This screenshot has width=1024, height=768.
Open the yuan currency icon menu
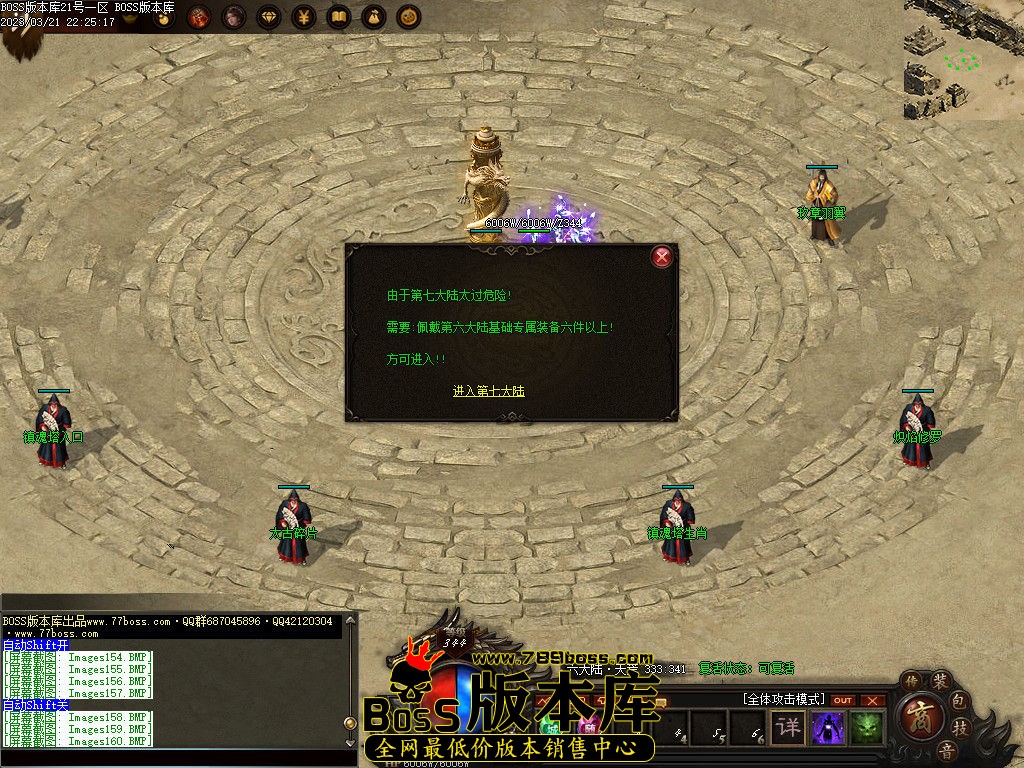point(303,17)
